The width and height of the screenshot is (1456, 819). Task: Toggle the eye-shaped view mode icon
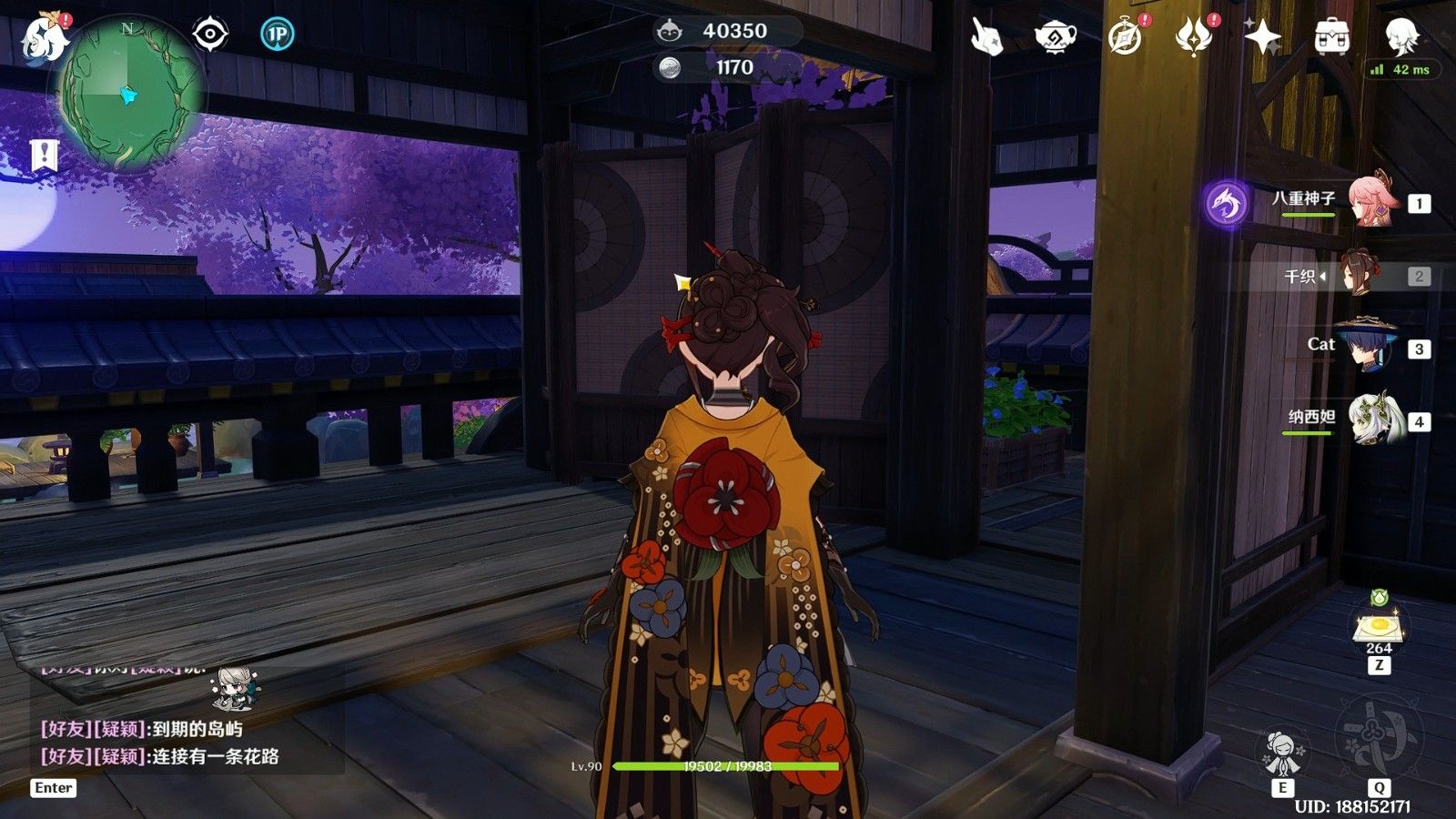[x=210, y=35]
